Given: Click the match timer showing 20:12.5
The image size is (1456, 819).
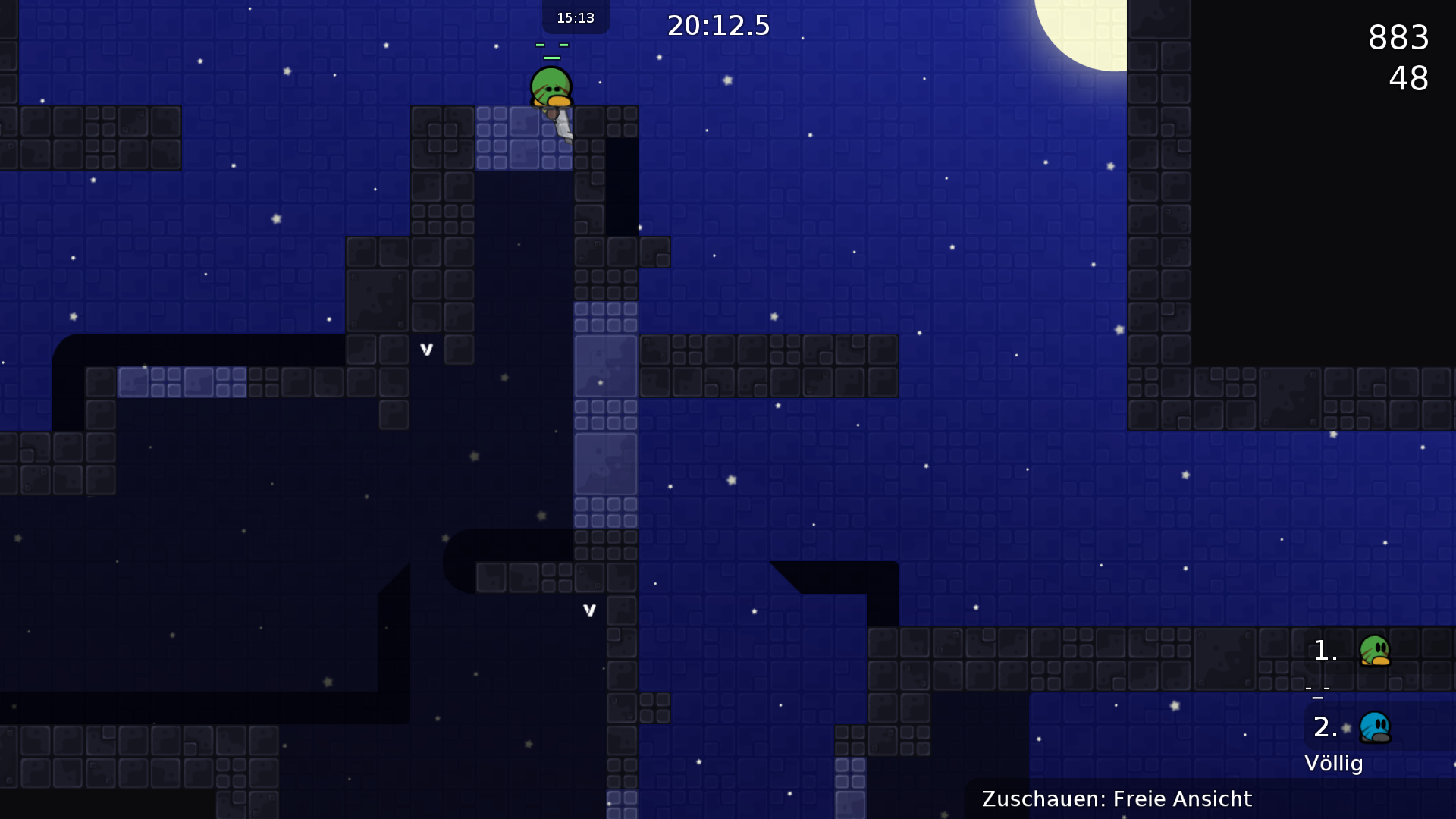Looking at the screenshot, I should [x=717, y=25].
